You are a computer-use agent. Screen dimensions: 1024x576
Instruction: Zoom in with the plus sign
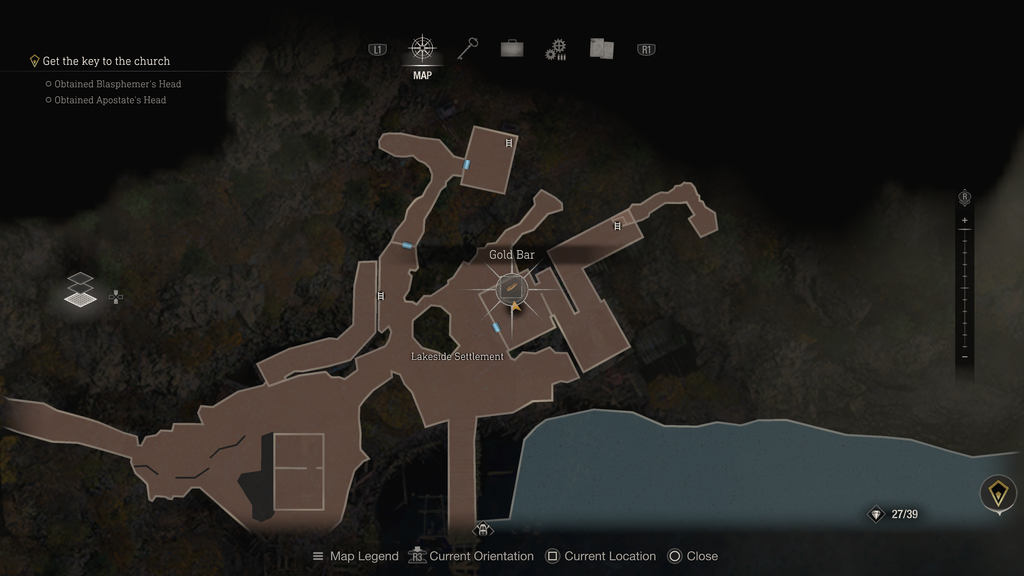click(964, 220)
